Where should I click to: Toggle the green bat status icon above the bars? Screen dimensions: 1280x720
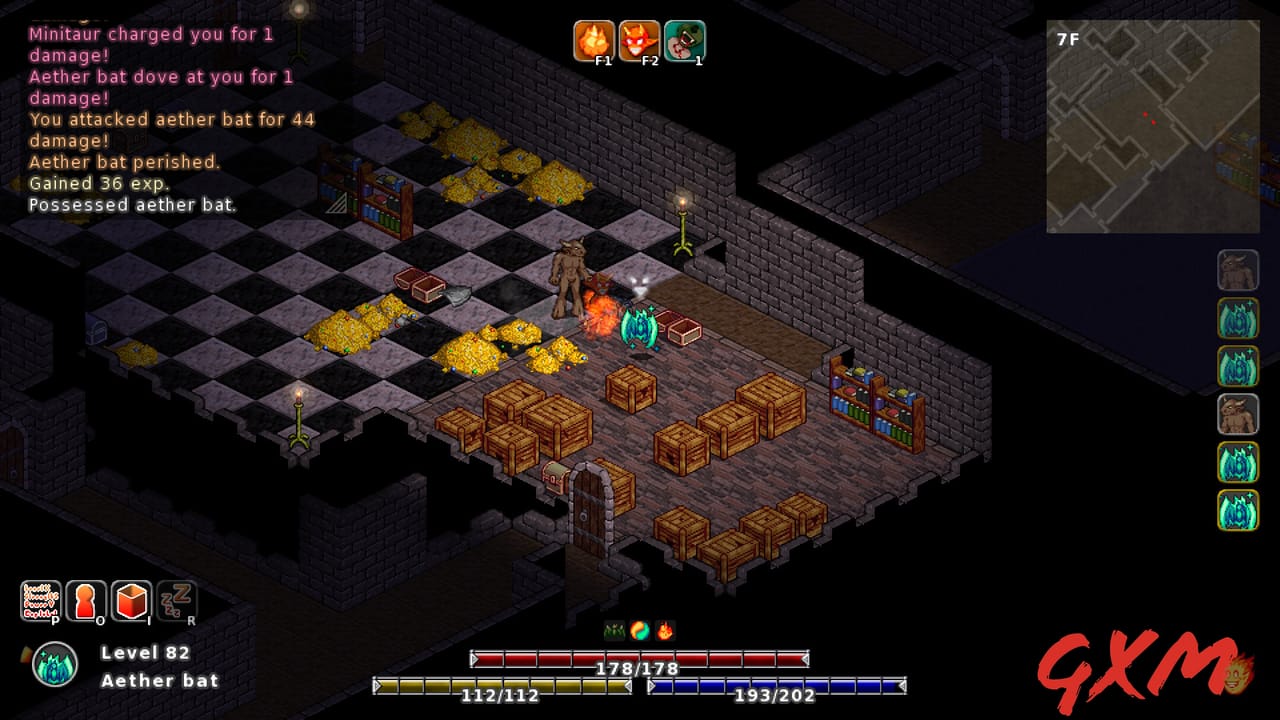pyautogui.click(x=612, y=630)
